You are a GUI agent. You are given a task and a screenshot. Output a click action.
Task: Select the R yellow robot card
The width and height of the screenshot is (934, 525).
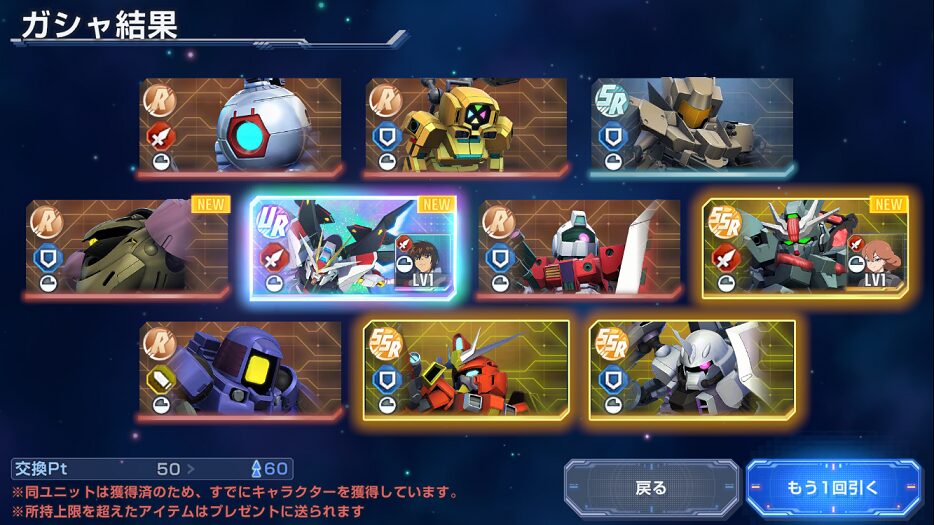[x=466, y=126]
